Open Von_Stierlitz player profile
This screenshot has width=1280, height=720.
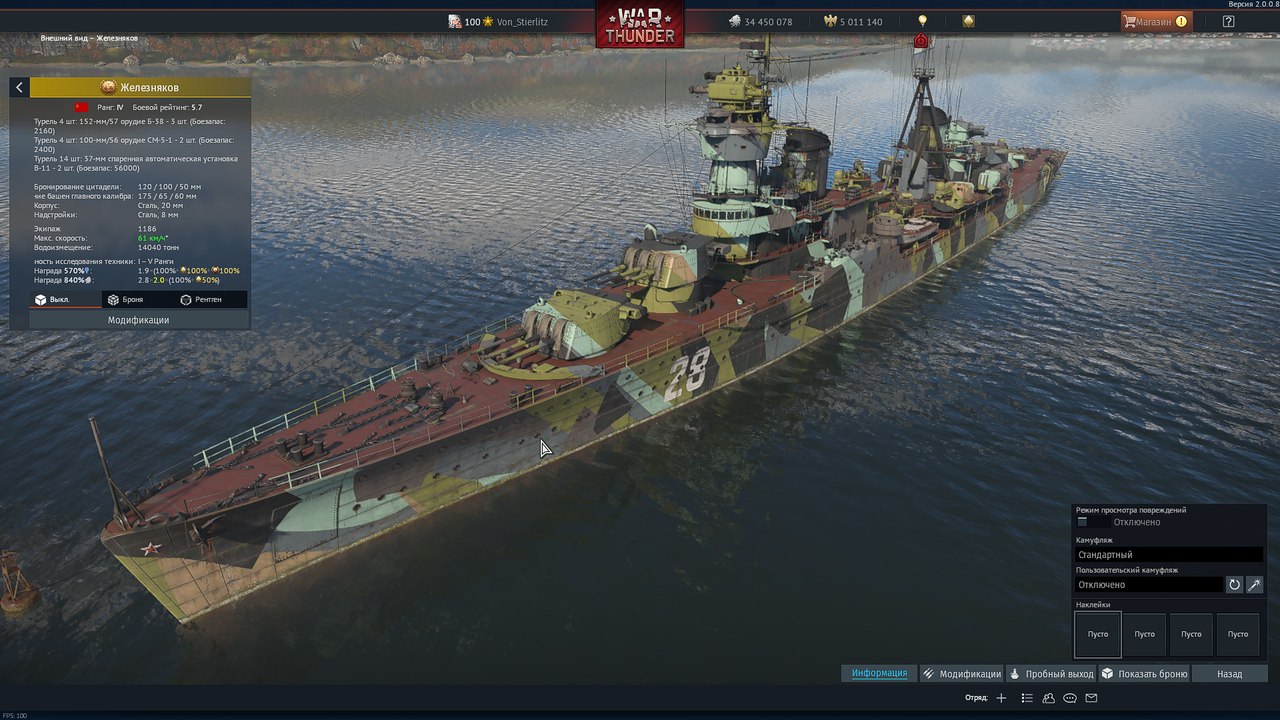[x=522, y=22]
